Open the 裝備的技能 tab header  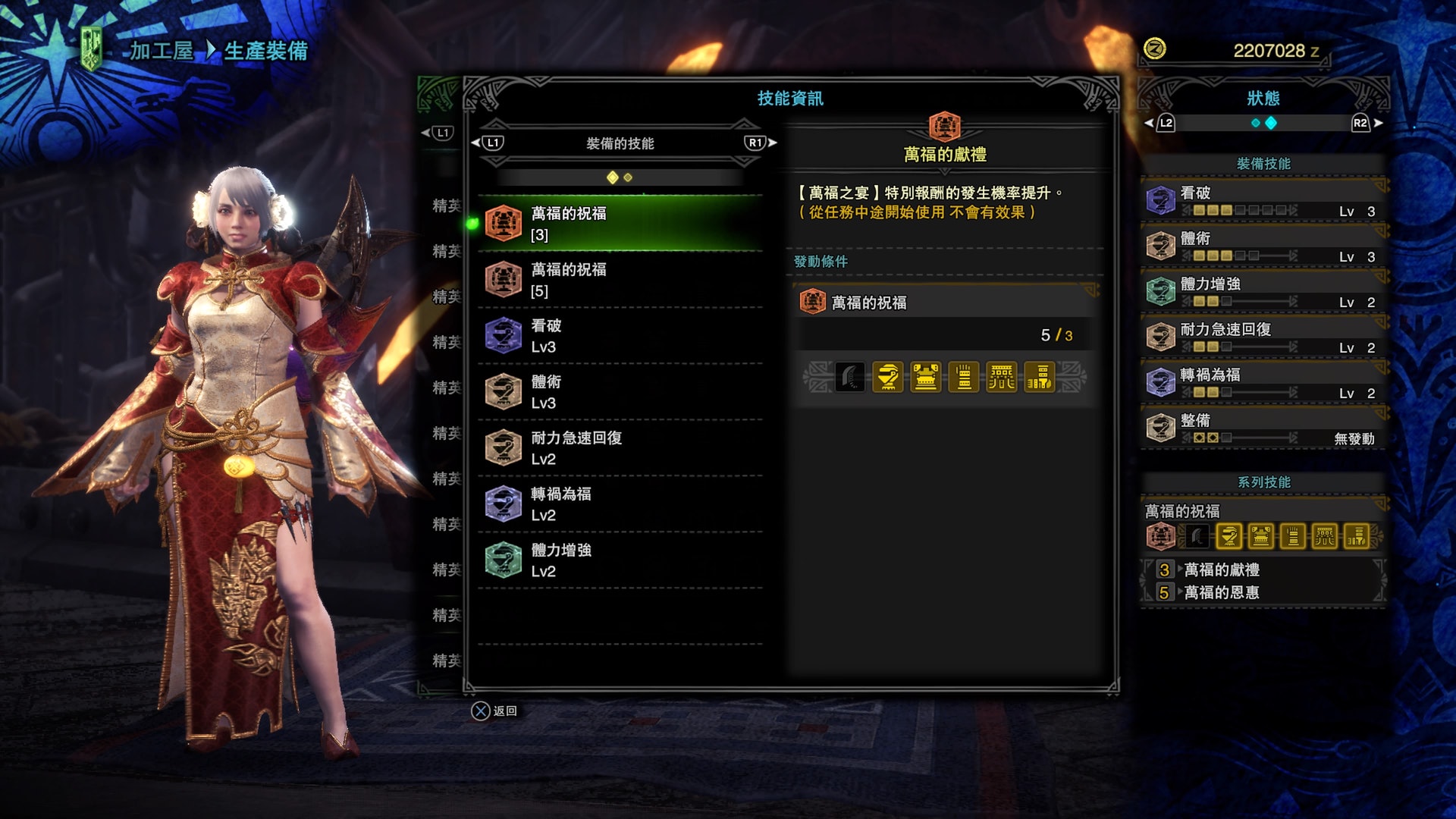(620, 143)
